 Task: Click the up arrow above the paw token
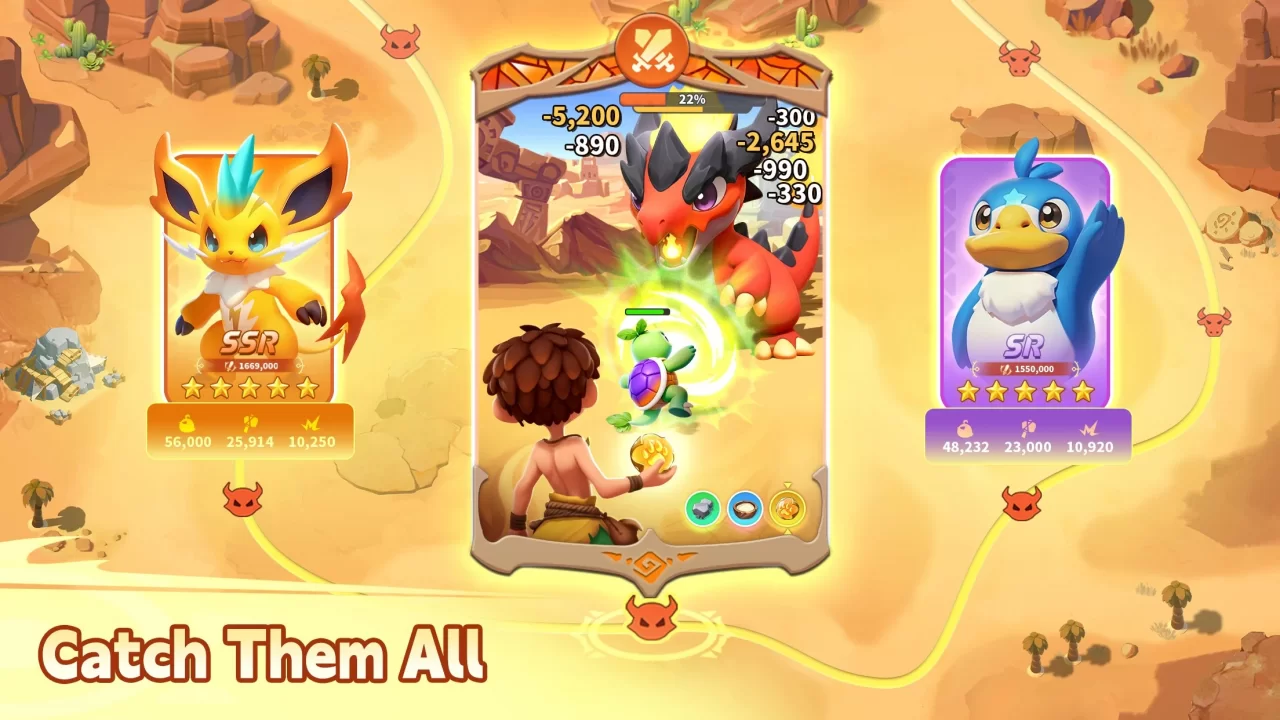(787, 485)
